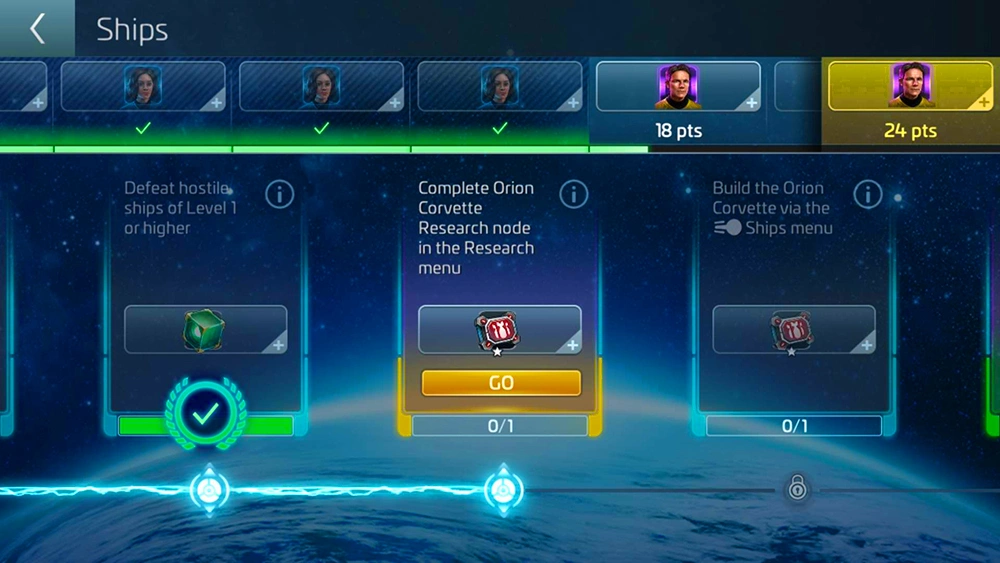
Task: Tap the yellow GO button
Action: coord(501,383)
